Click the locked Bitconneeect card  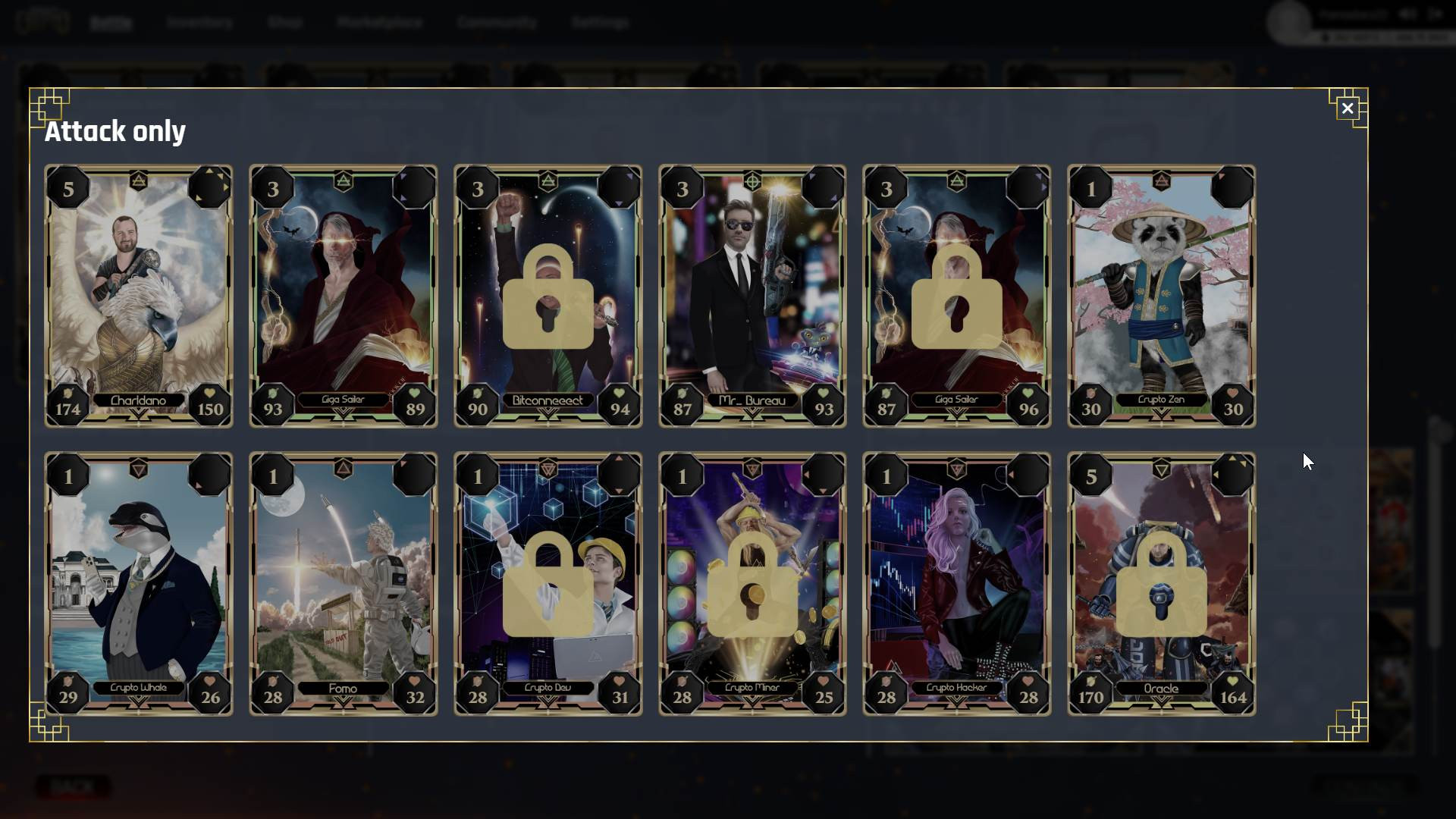[x=548, y=296]
